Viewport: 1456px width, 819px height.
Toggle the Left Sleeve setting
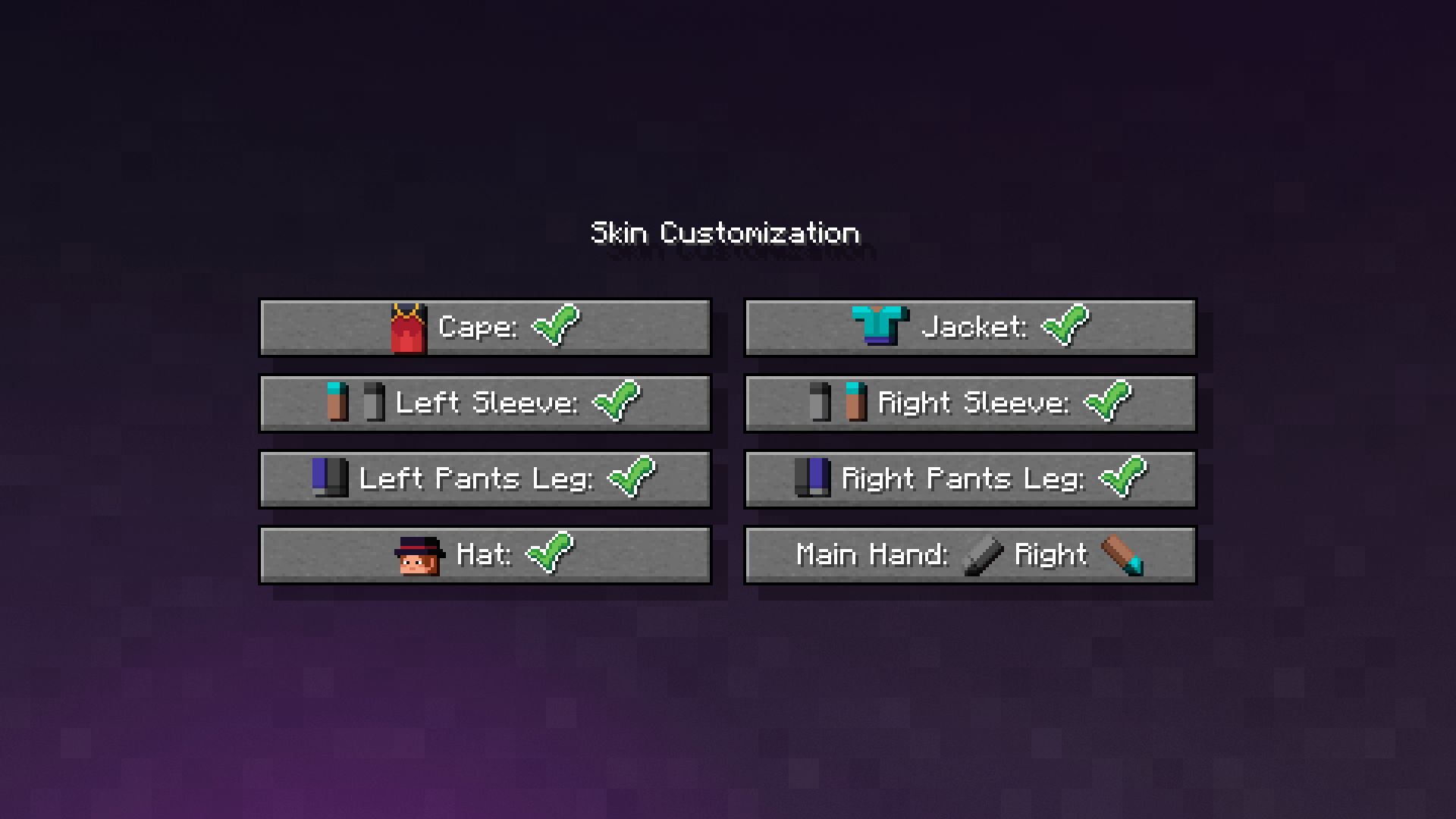tap(485, 403)
